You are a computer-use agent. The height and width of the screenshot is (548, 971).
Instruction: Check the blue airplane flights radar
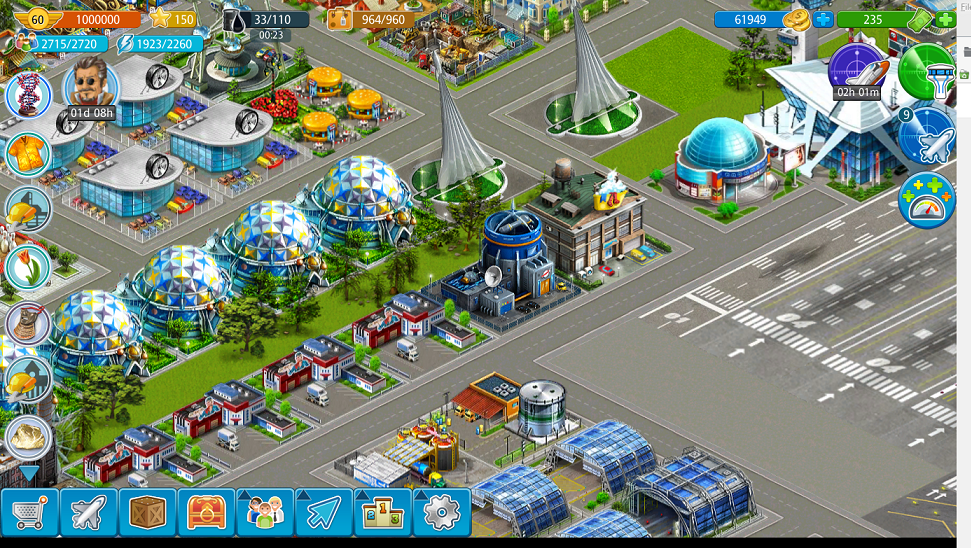tap(927, 136)
